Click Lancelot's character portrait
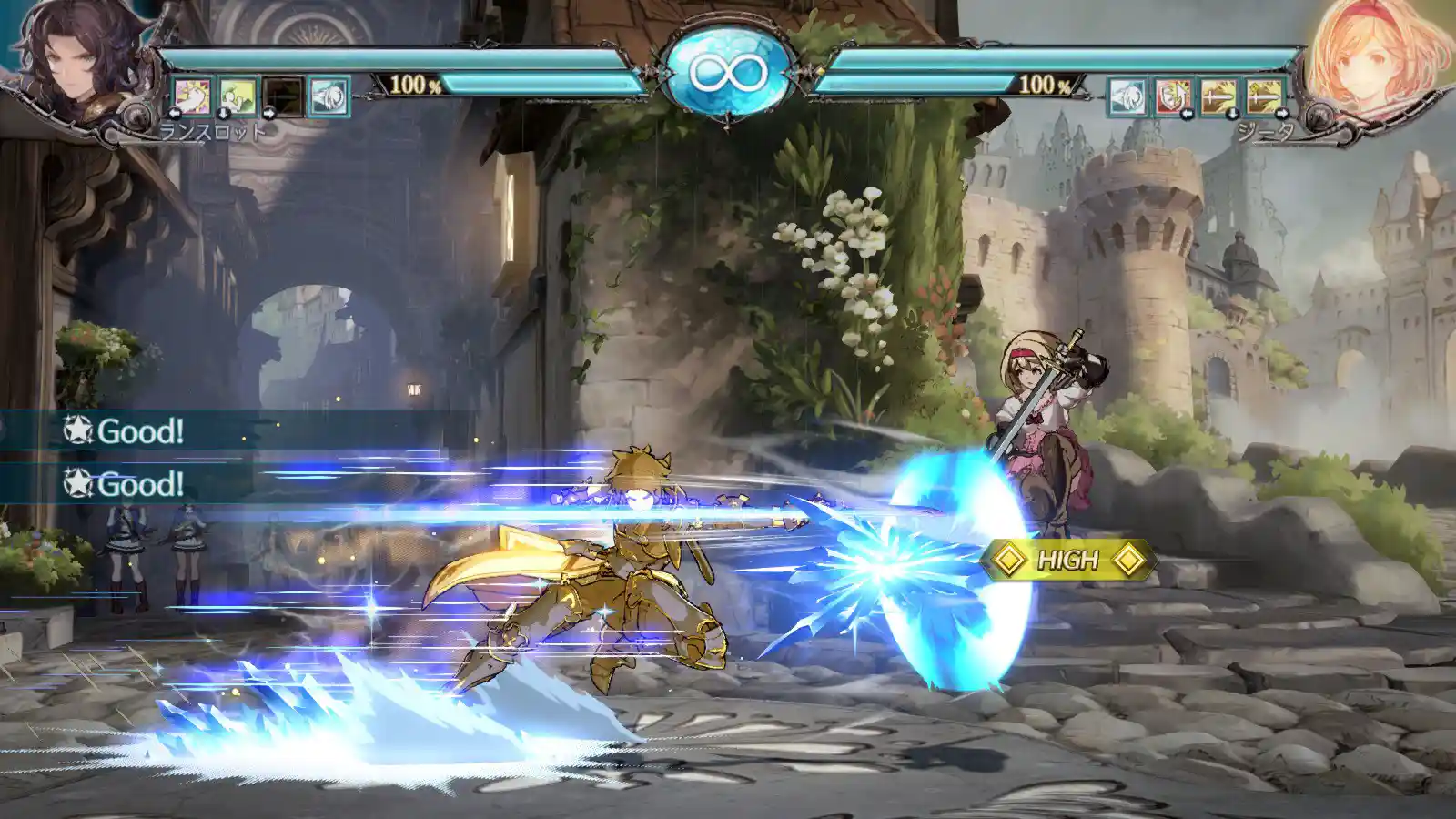The height and width of the screenshot is (819, 1456). point(77,64)
